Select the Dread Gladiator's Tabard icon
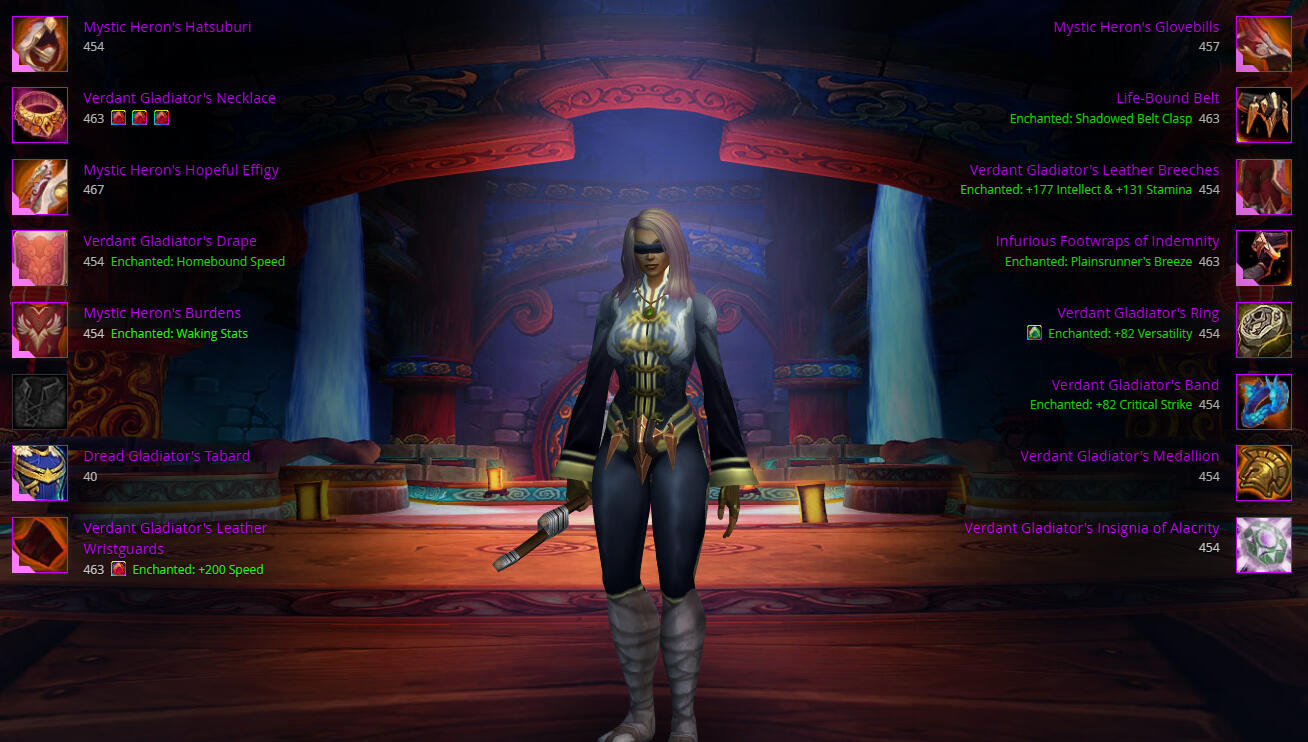 [40, 473]
